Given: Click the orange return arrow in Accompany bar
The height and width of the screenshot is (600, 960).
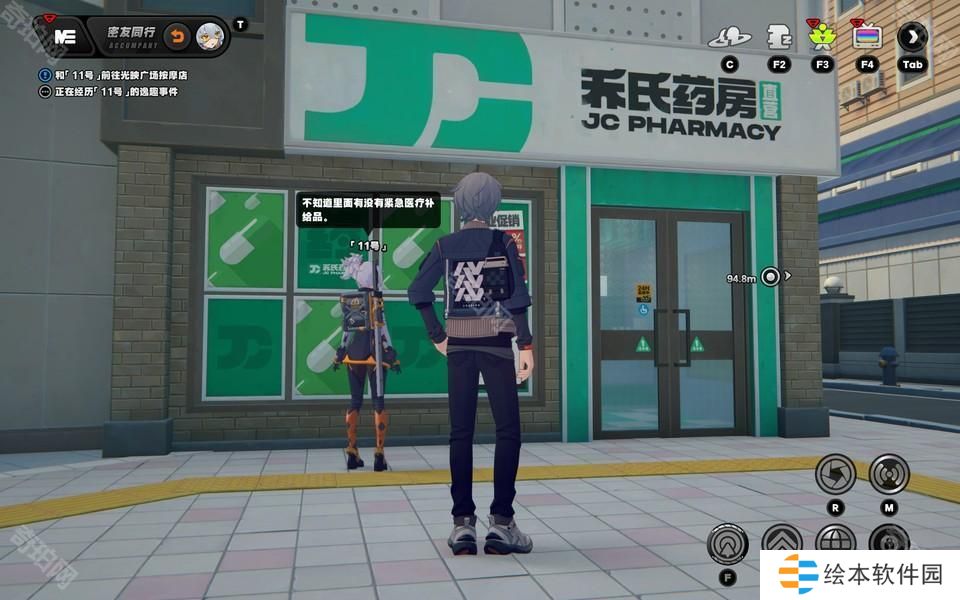Looking at the screenshot, I should pos(177,37).
